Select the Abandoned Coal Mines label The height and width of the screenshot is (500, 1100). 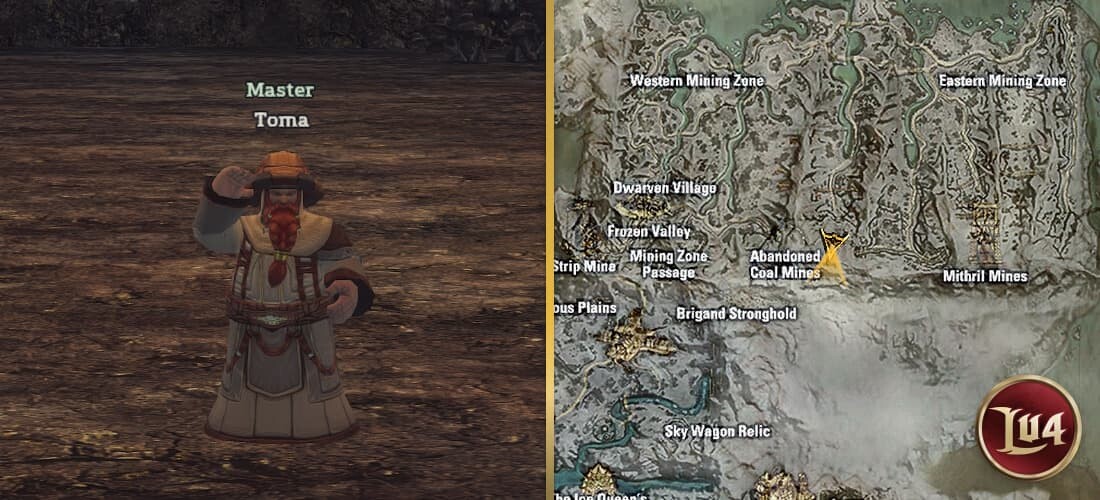pyautogui.click(x=785, y=264)
